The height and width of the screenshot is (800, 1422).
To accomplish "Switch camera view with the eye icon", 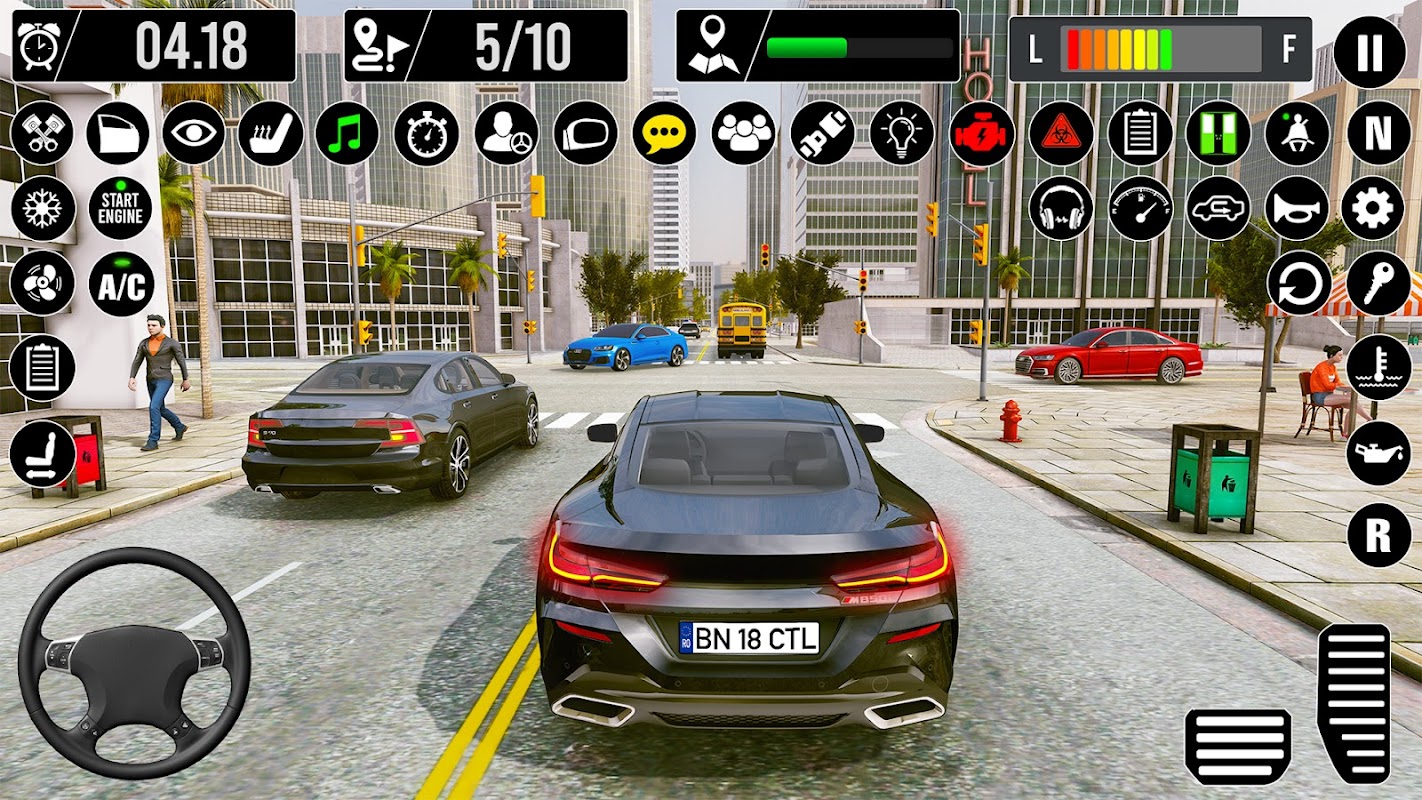I will click(x=193, y=133).
